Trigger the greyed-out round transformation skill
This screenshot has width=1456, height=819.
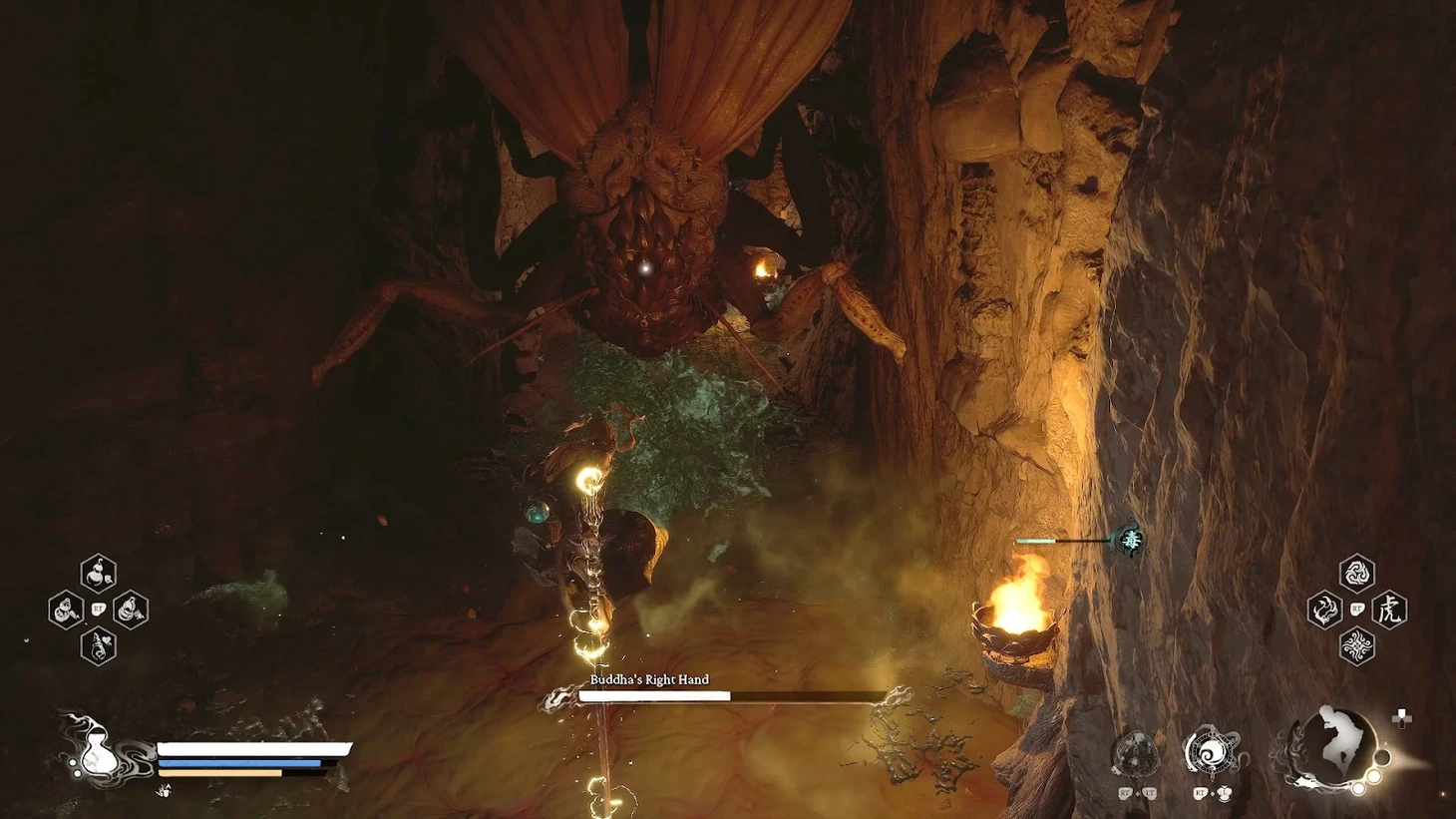point(1136,753)
